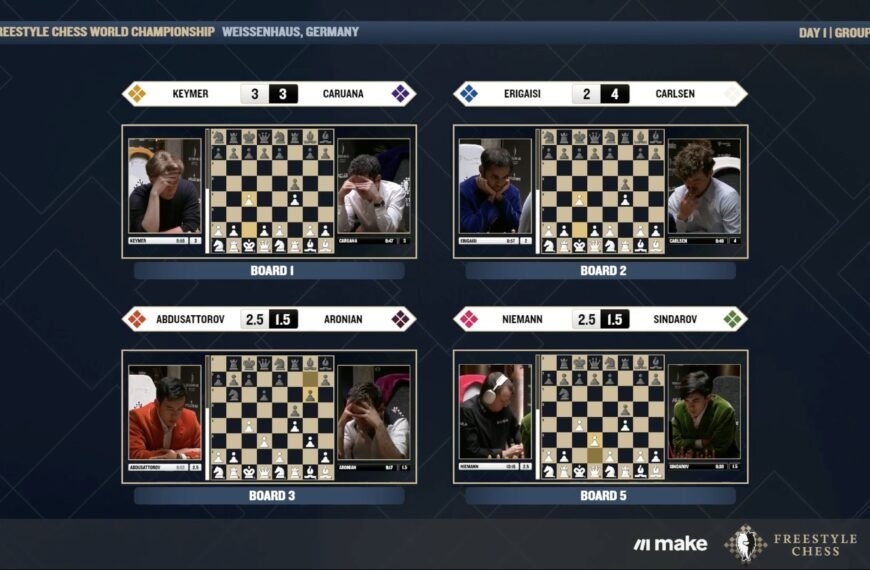Click the Freestyle Chess logo

pyautogui.click(x=790, y=544)
